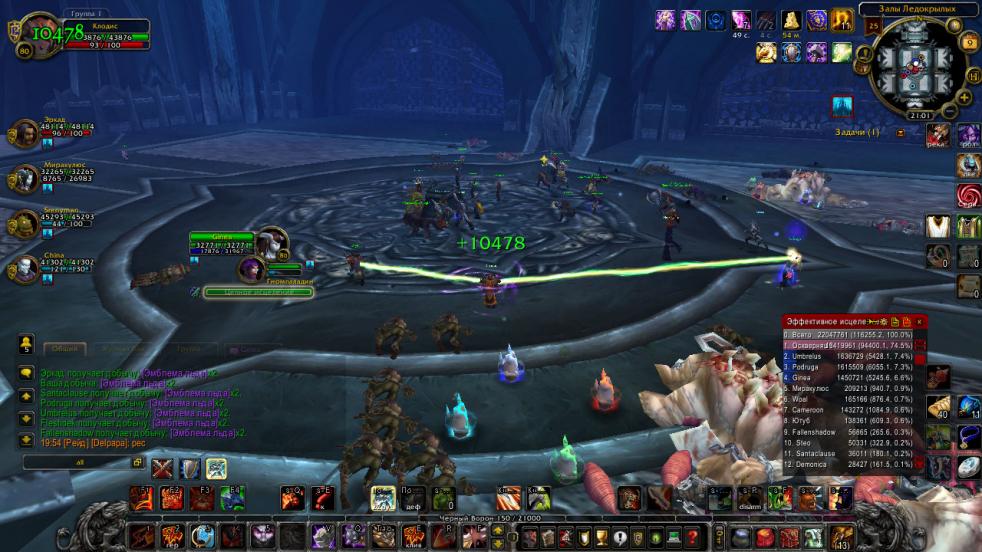Select party member Миракулюс's frame
Viewport: 982px width, 552px height.
tap(26, 179)
